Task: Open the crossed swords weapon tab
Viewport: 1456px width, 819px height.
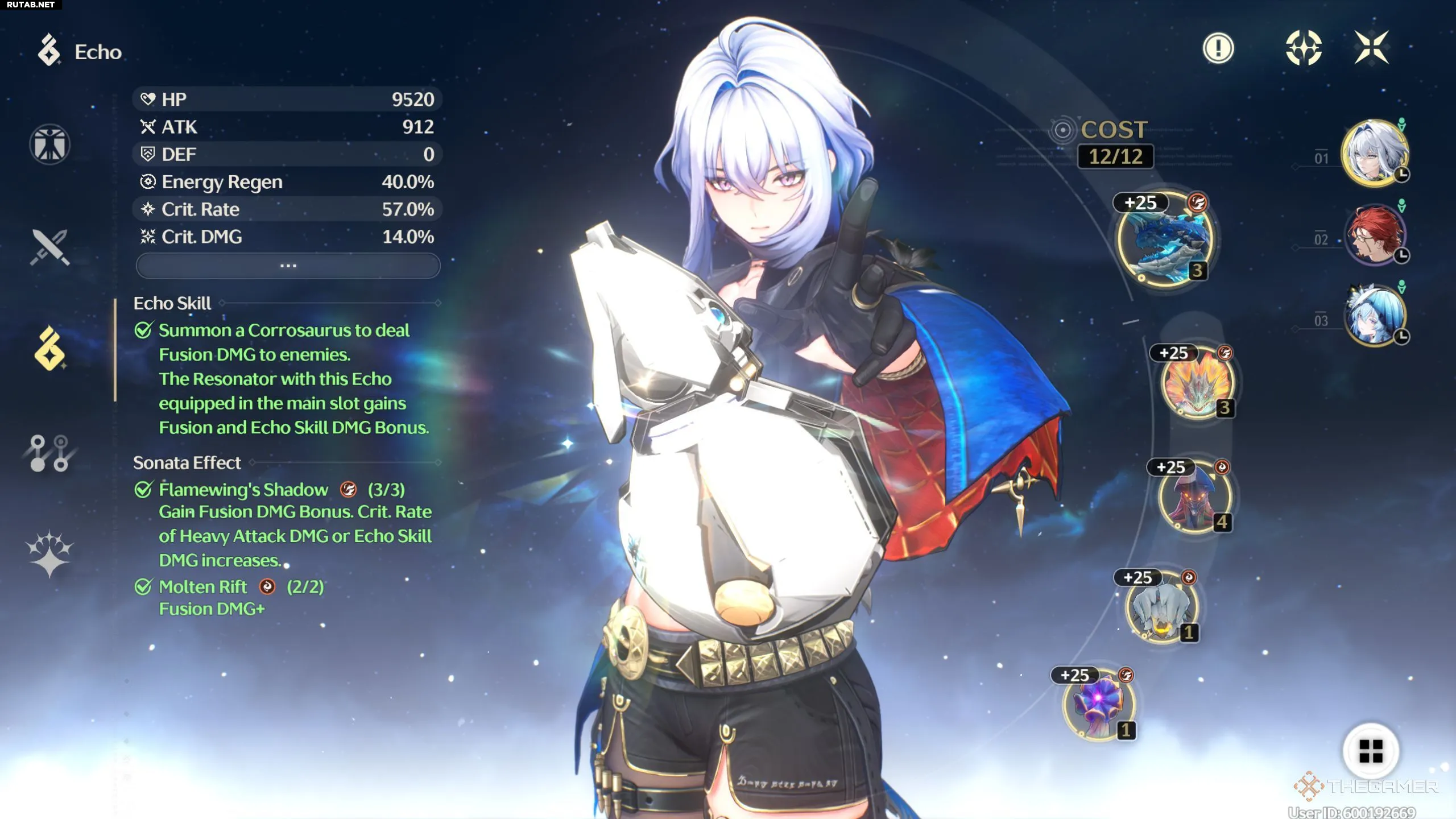Action: click(50, 247)
